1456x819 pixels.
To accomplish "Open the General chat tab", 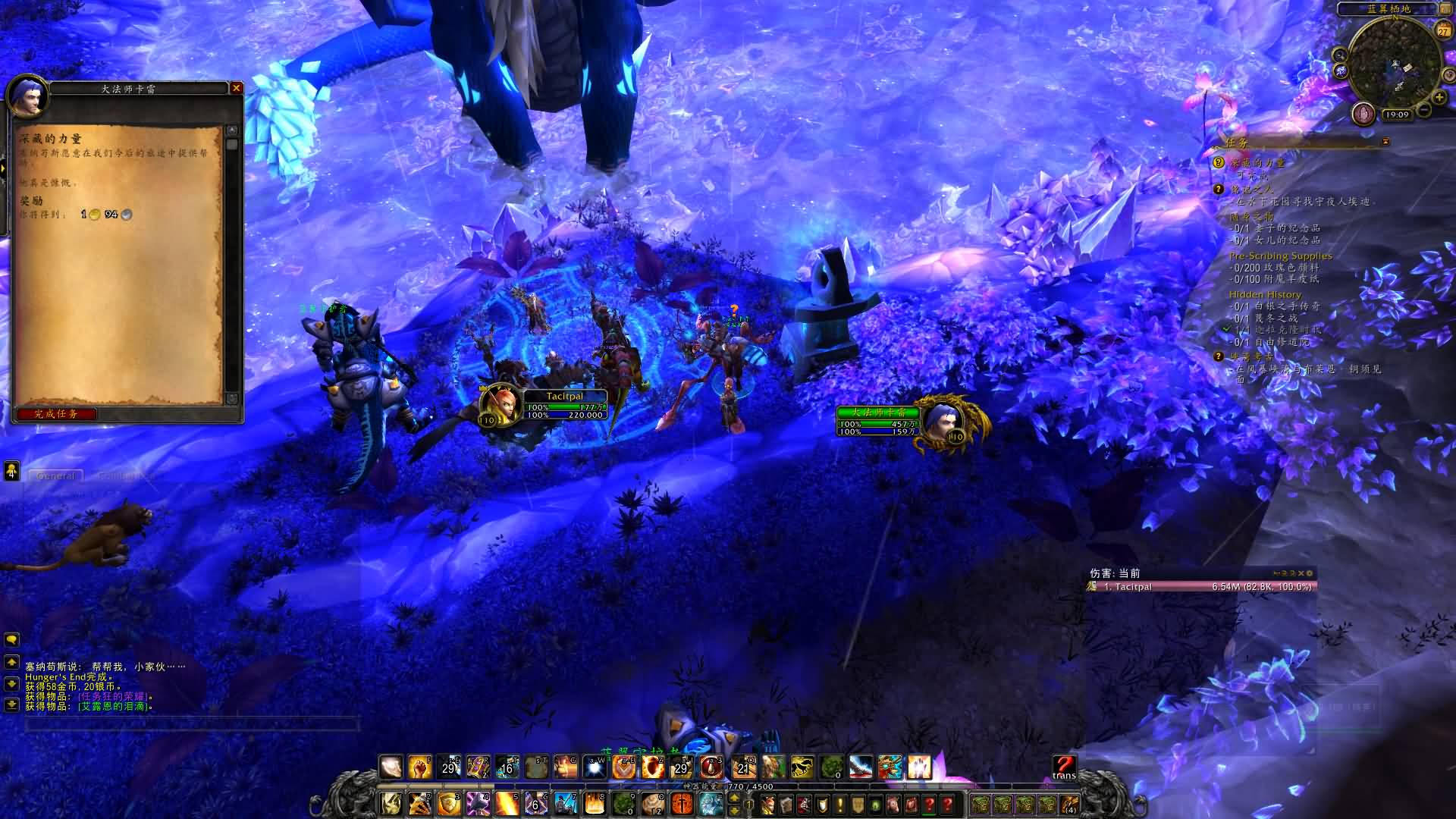I will [x=56, y=476].
